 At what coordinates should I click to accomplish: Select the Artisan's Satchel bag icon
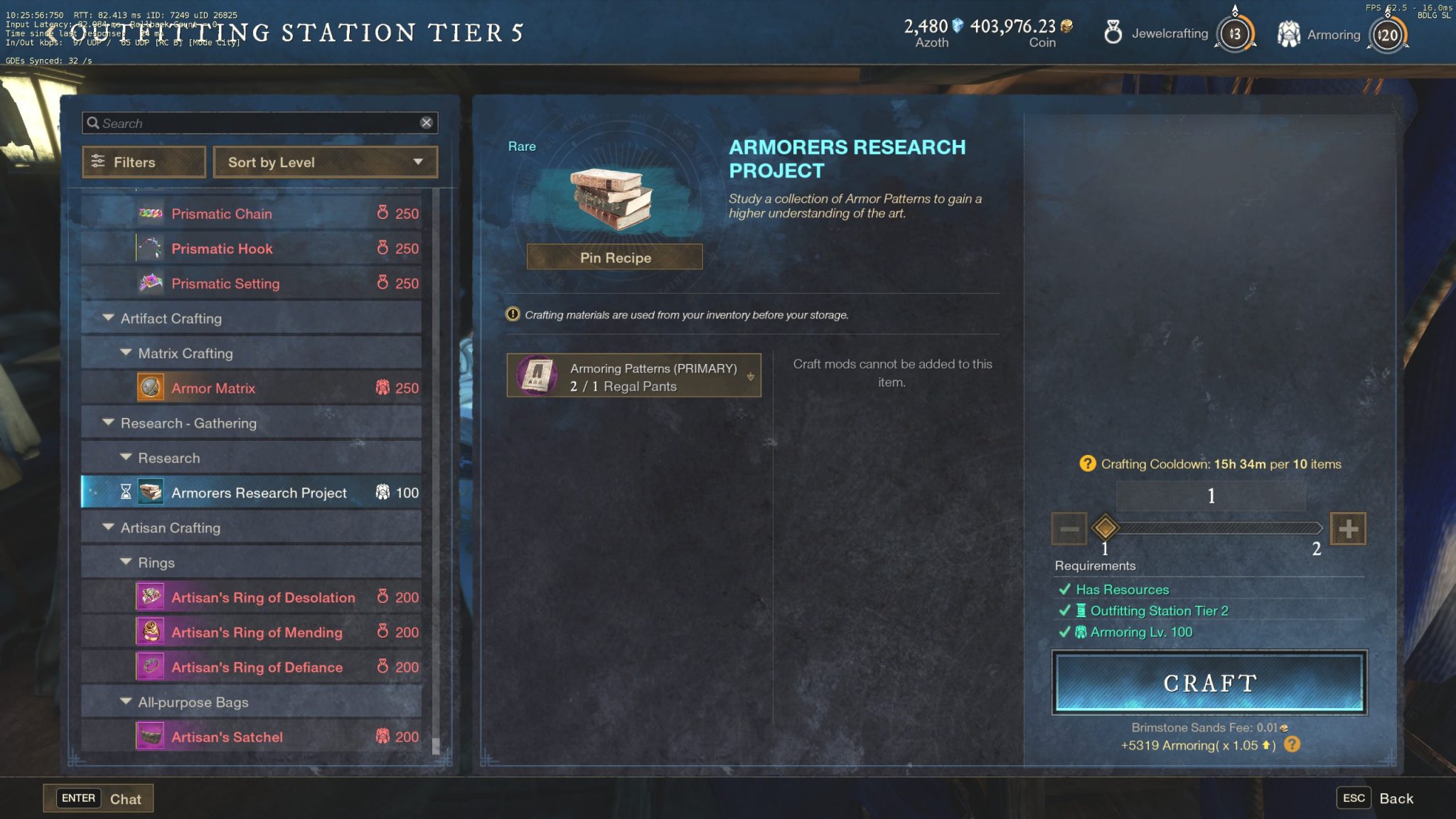click(x=150, y=737)
